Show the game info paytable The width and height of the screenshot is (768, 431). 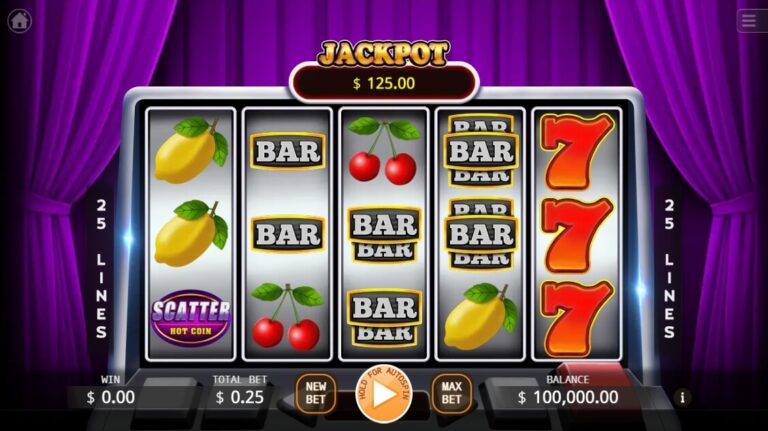(684, 397)
